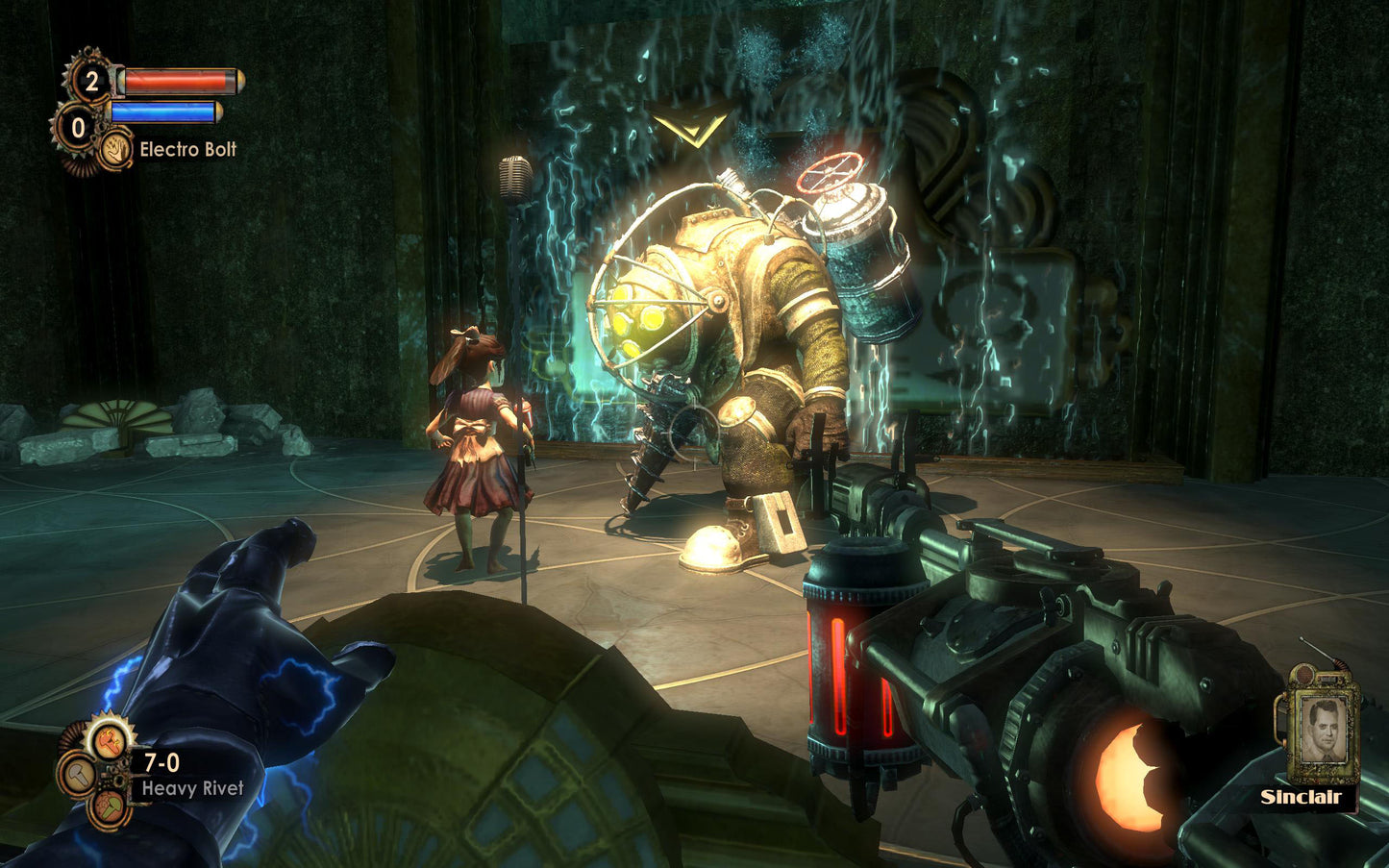Choose the green trap rivet ammo icon
The image size is (1389, 868).
[x=109, y=807]
